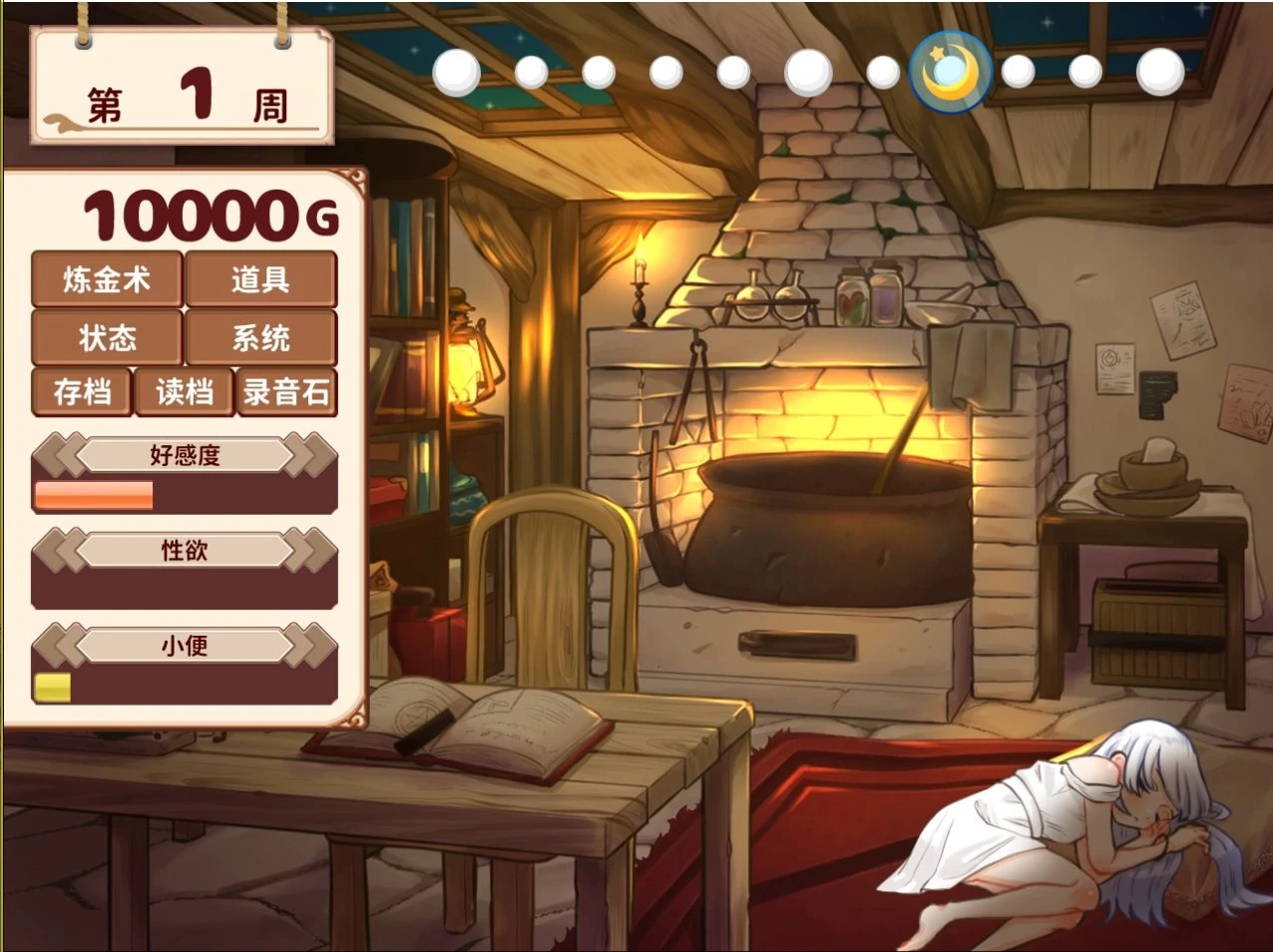Screen dimensions: 1273x952
Task: Open the 系统 system menu
Action: [260, 338]
